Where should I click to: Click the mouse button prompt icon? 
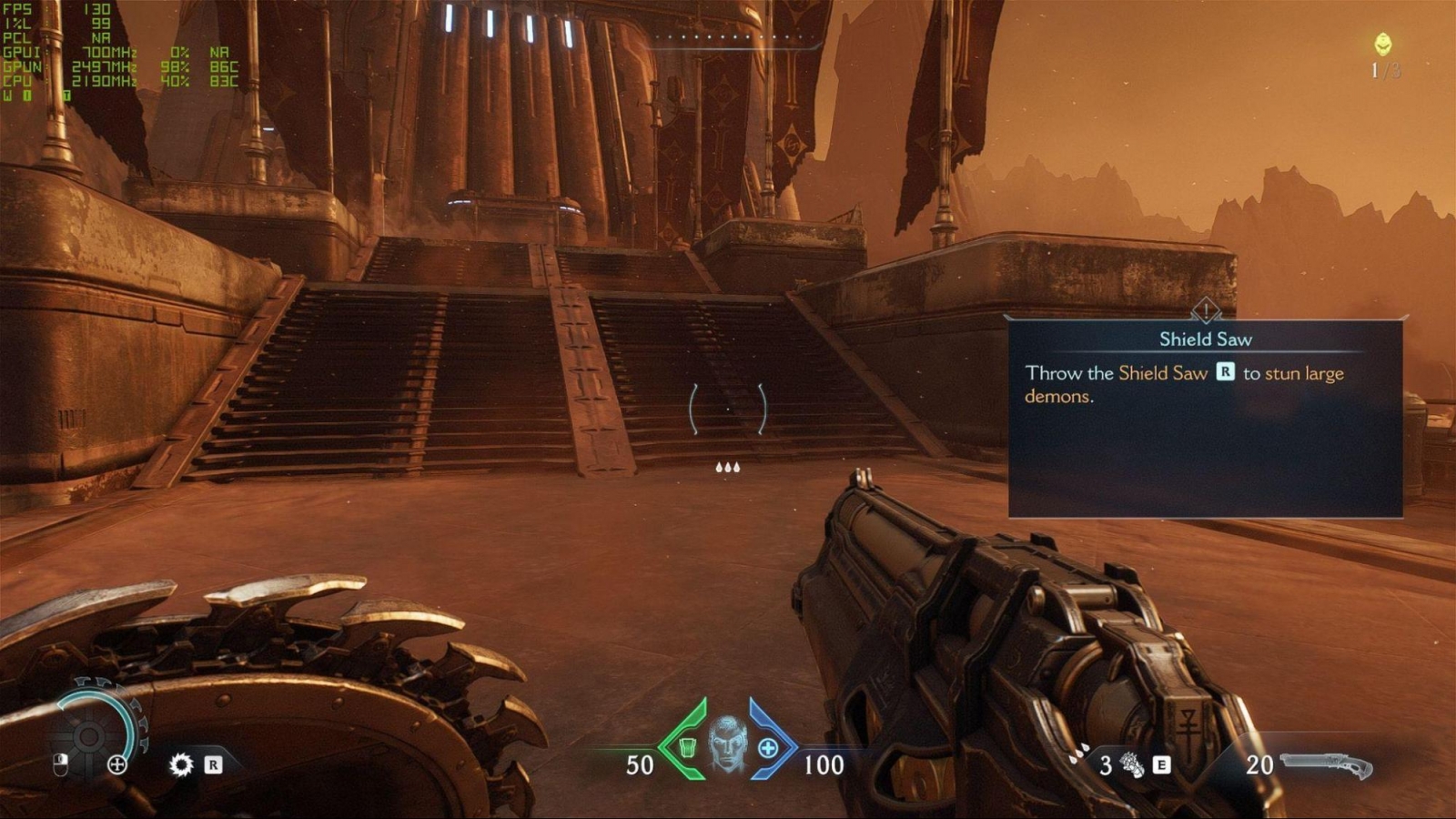pyautogui.click(x=60, y=764)
